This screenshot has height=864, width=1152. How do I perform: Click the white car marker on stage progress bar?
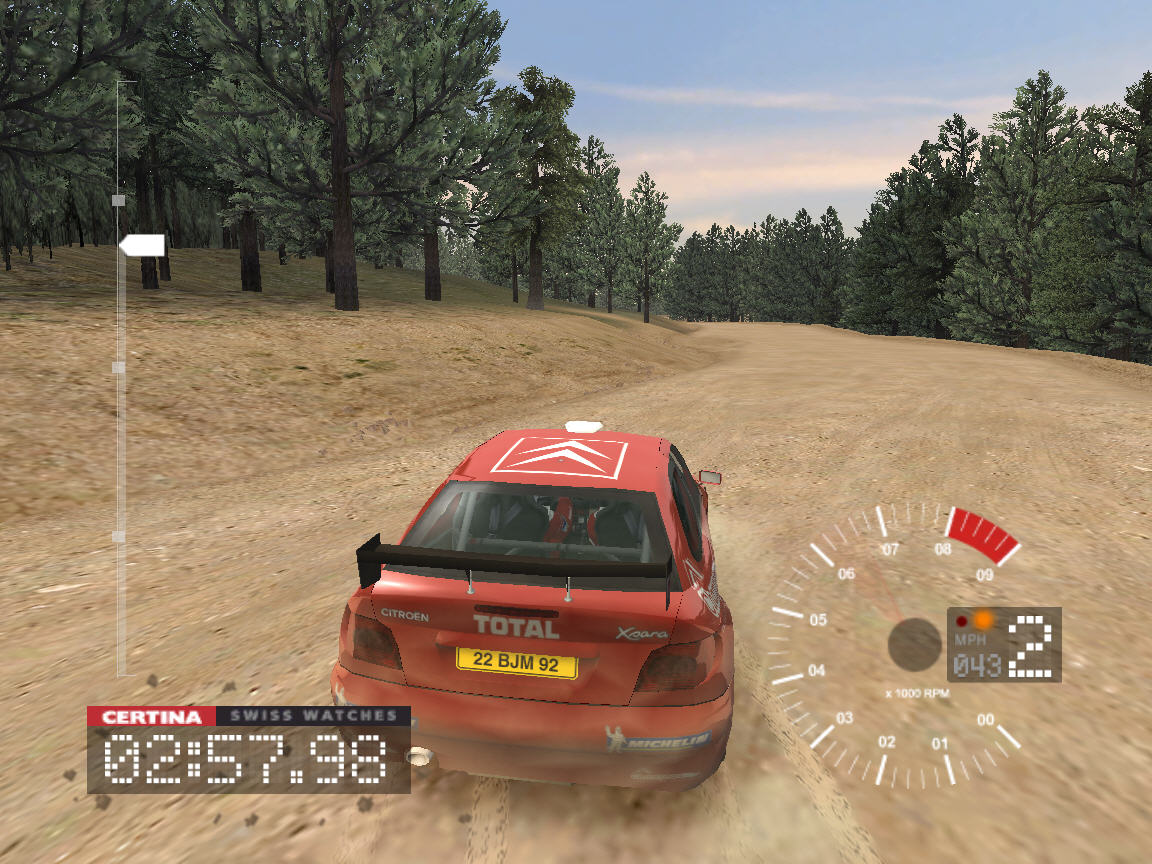click(x=142, y=245)
